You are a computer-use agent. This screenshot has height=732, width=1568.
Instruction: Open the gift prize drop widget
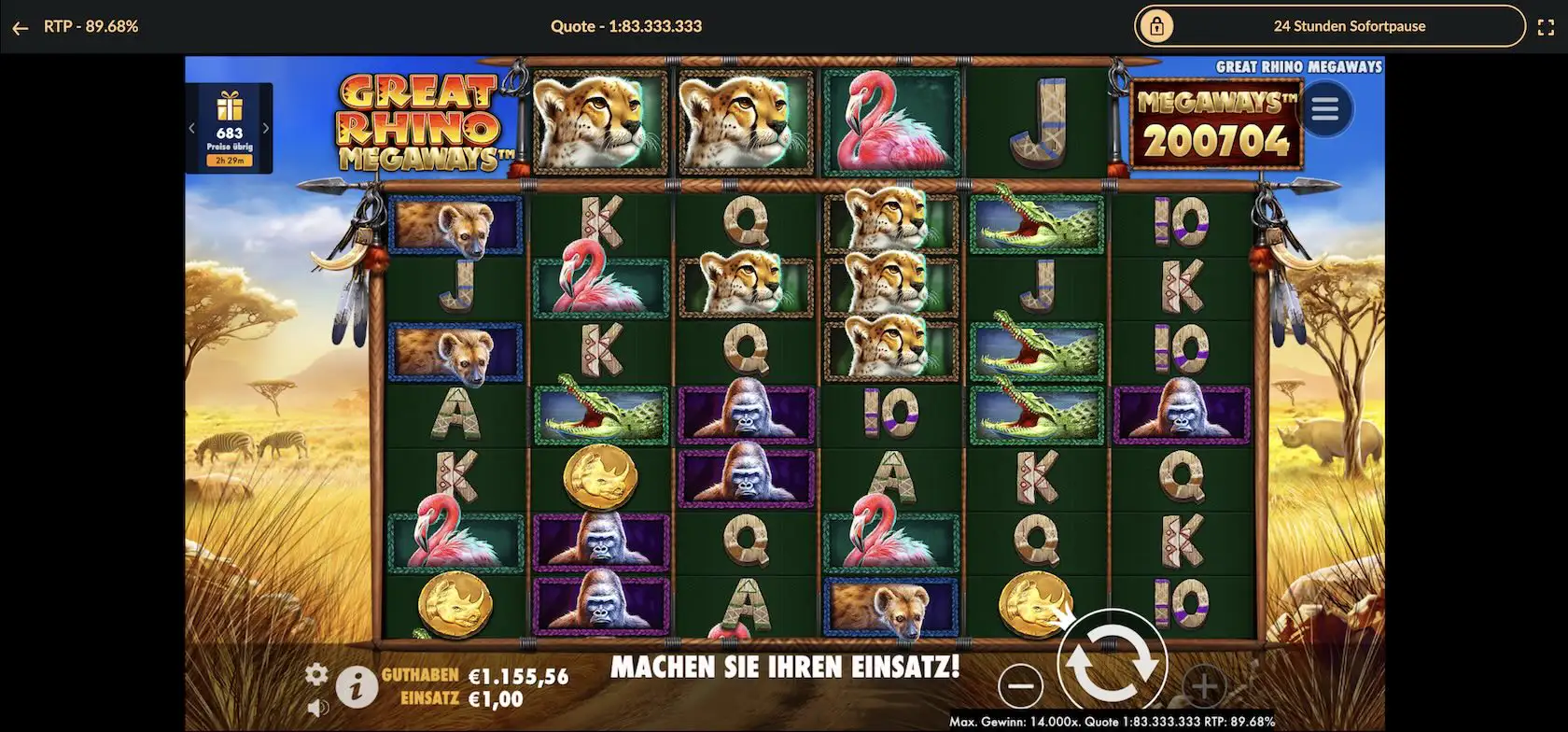pos(229,127)
